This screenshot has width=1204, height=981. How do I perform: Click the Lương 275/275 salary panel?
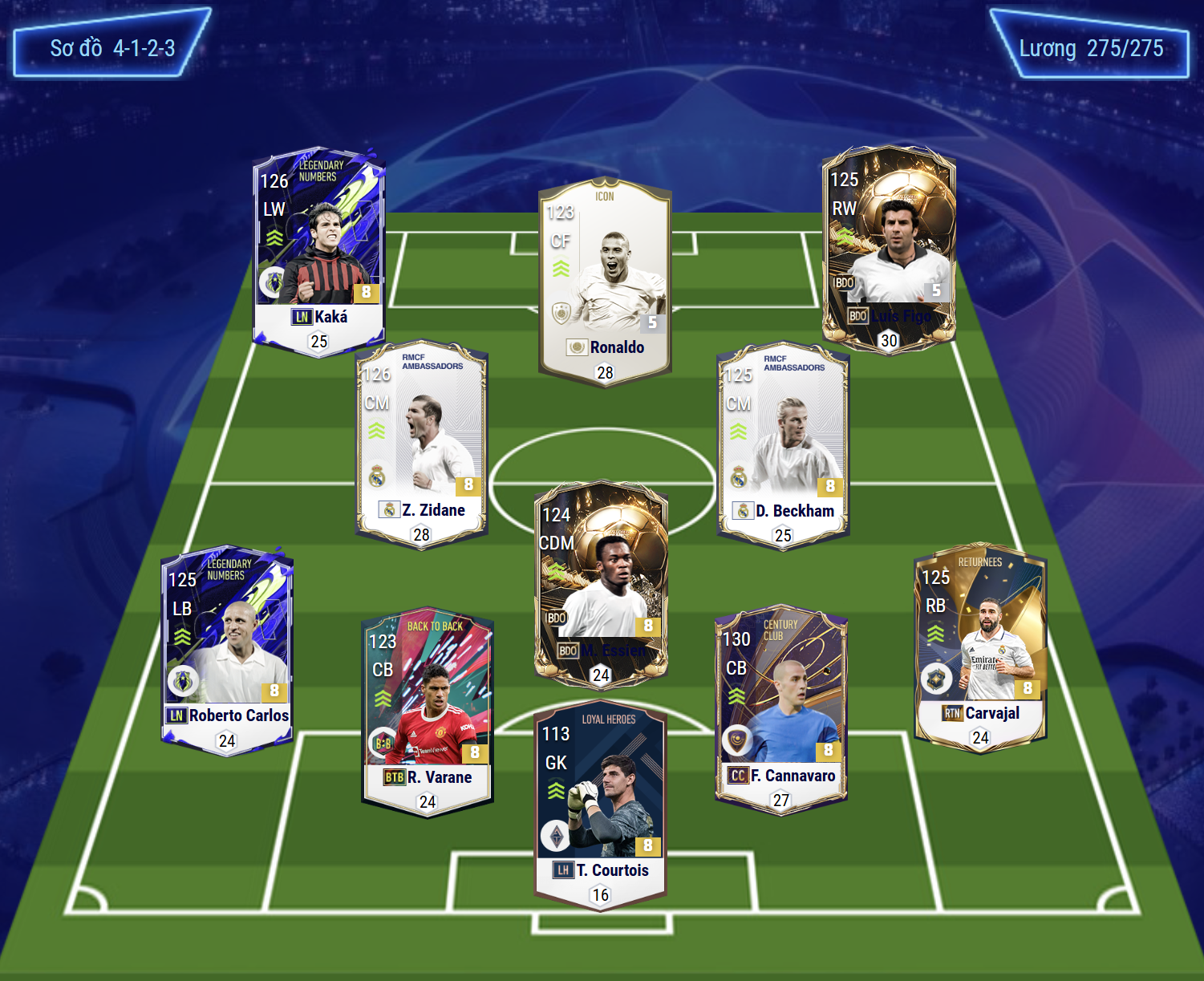[x=1091, y=46]
